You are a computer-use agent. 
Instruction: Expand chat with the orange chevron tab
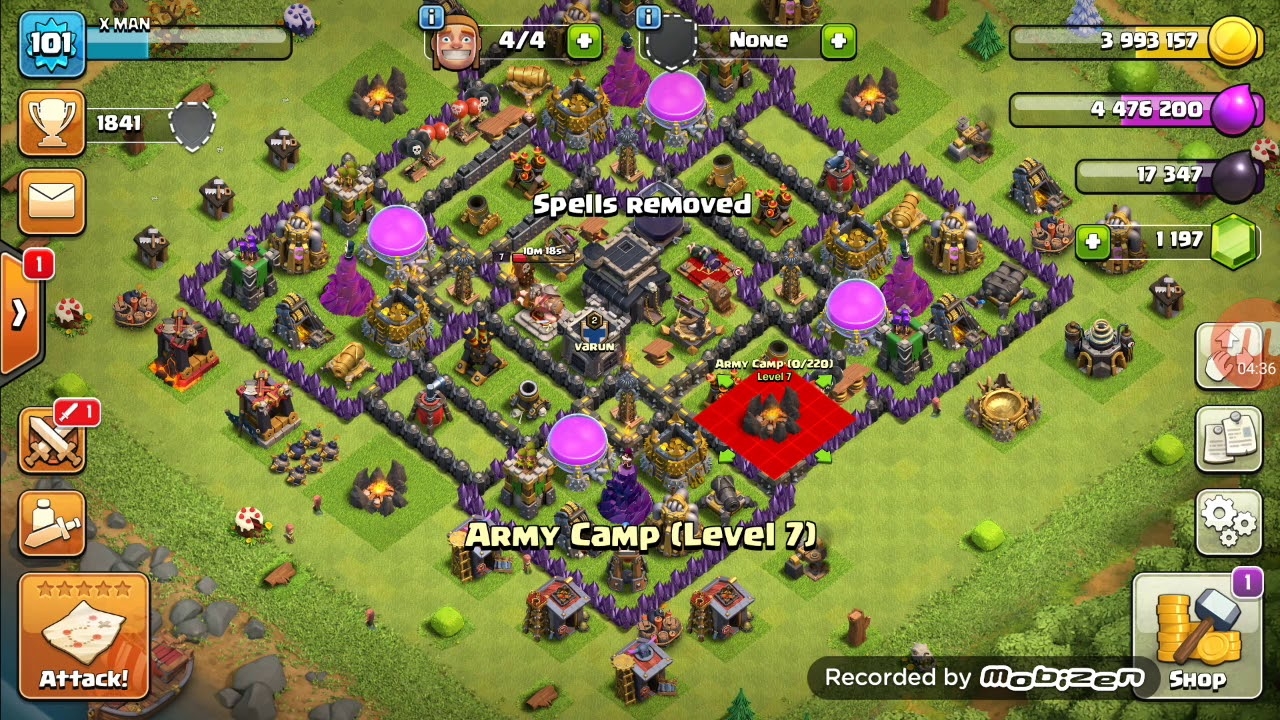[x=18, y=314]
